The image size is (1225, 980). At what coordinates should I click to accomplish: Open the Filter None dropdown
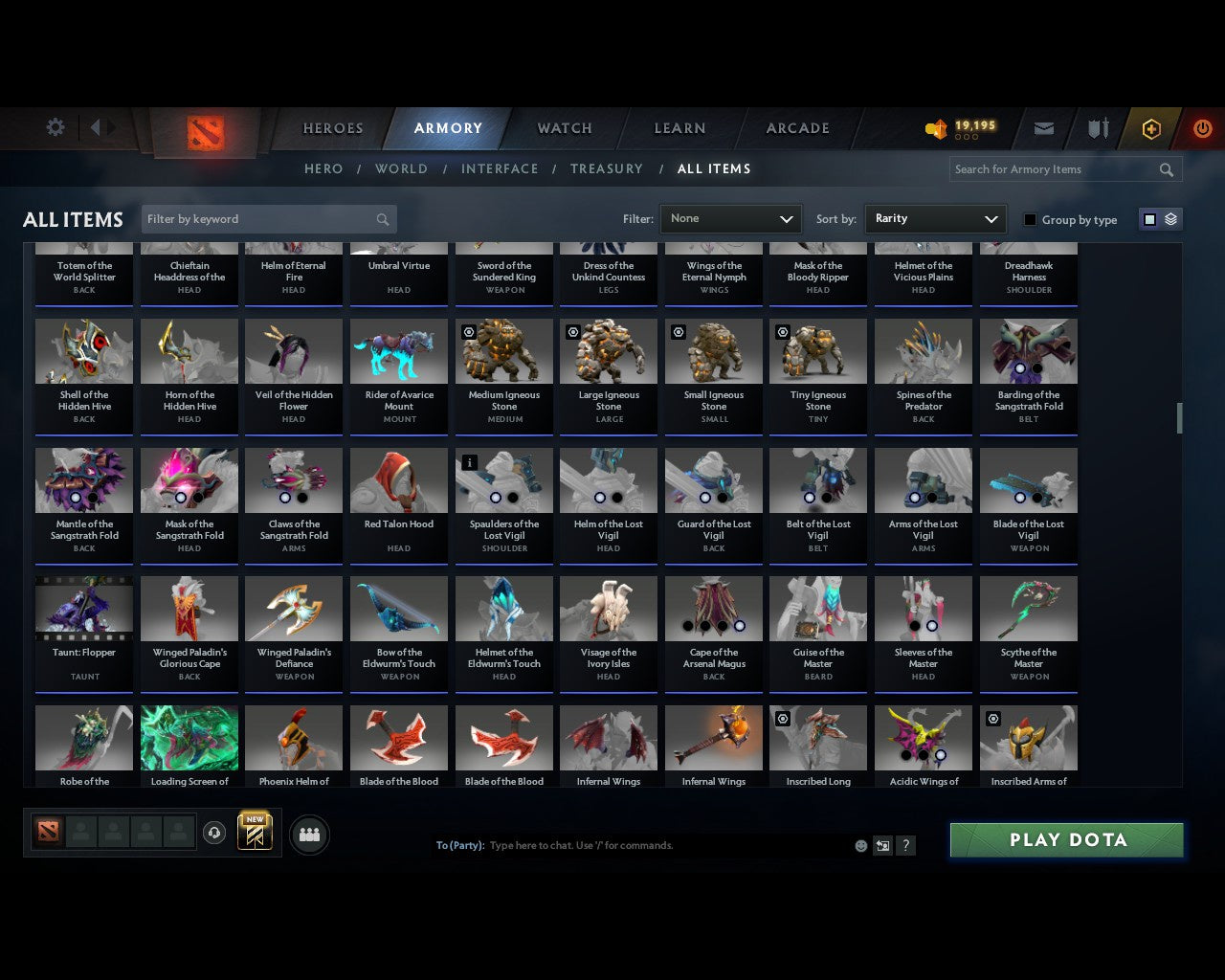point(730,218)
